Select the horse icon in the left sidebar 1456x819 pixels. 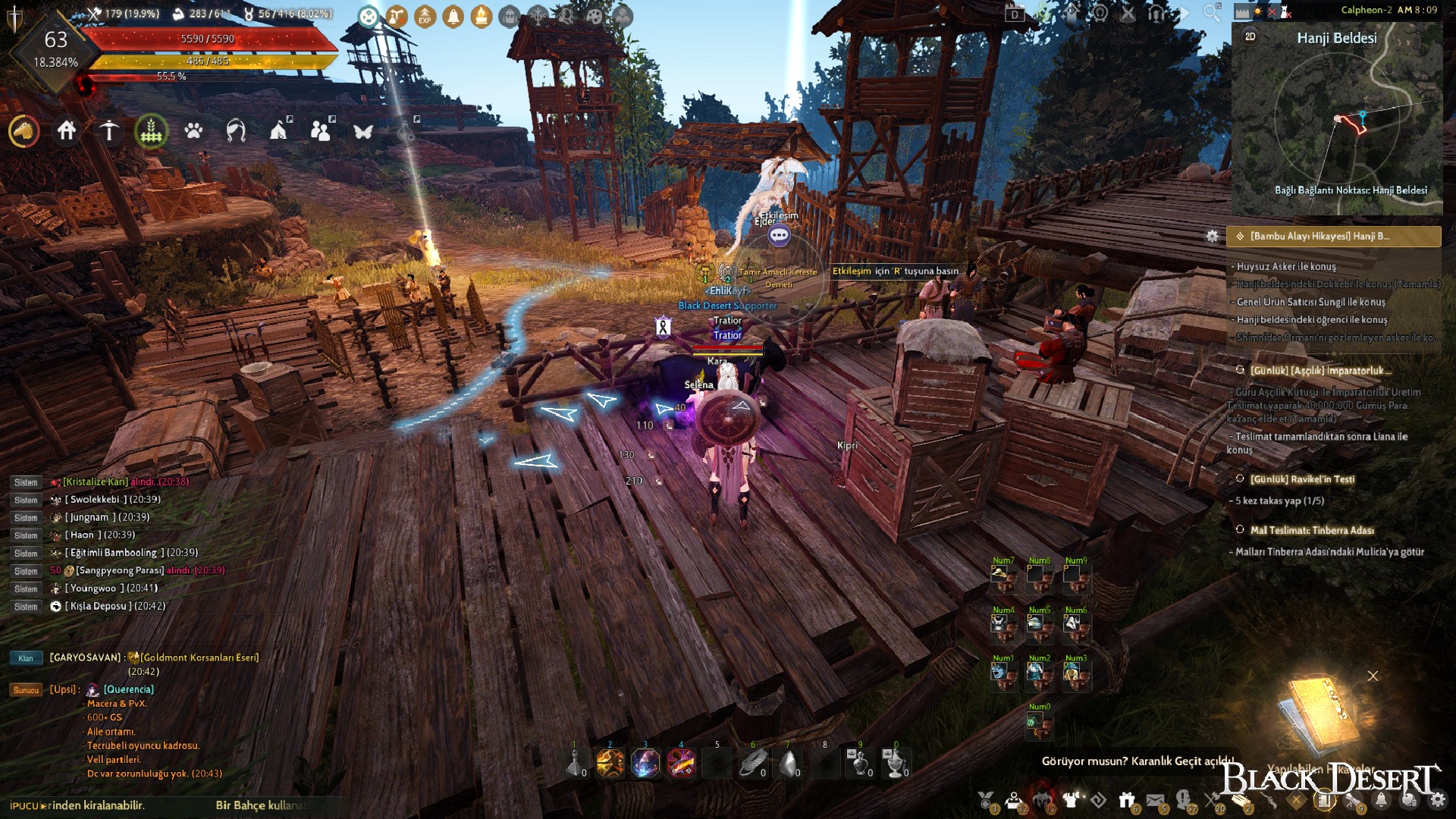[x=23, y=130]
